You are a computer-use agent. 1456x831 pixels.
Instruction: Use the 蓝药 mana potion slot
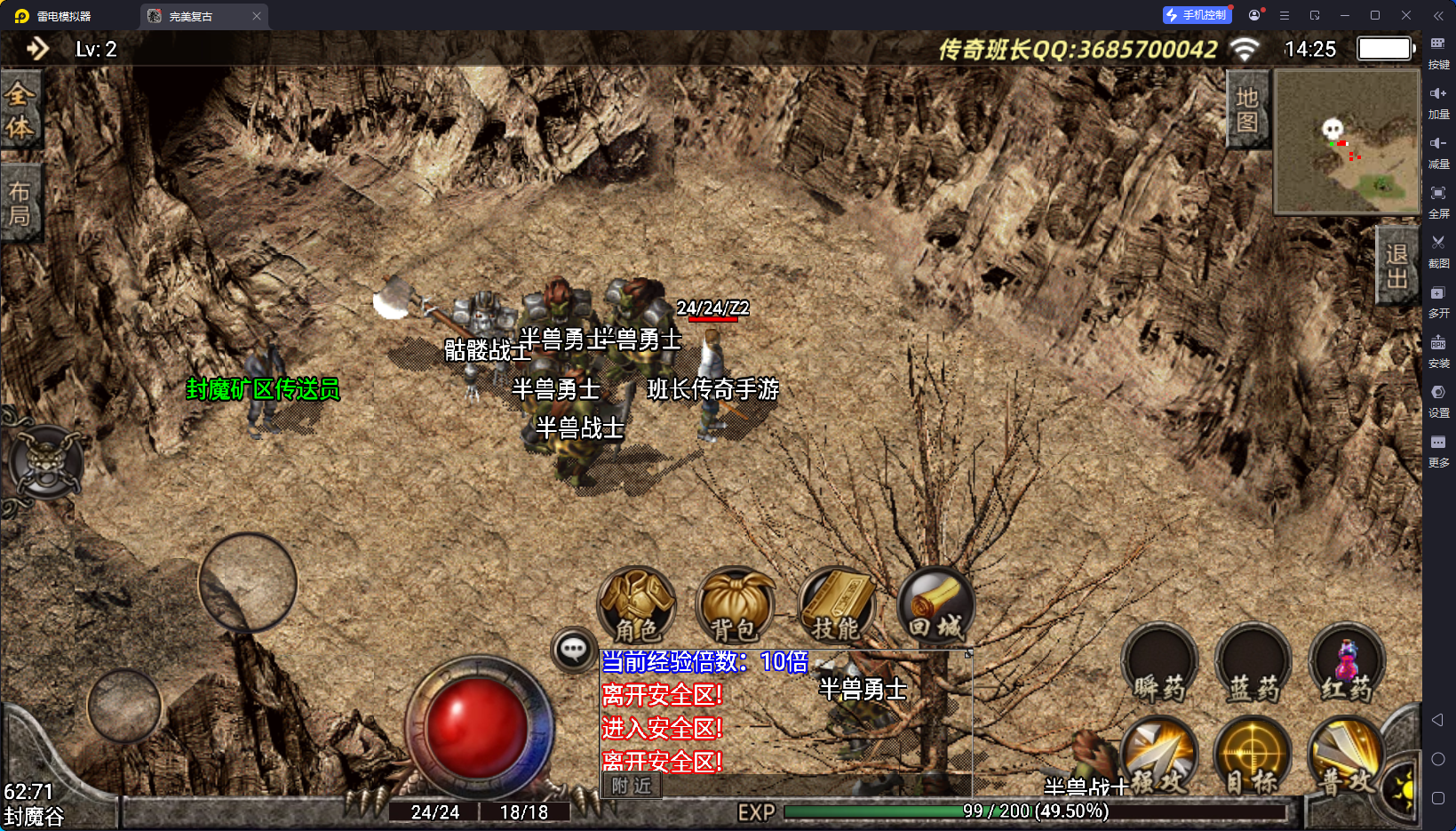1253,665
